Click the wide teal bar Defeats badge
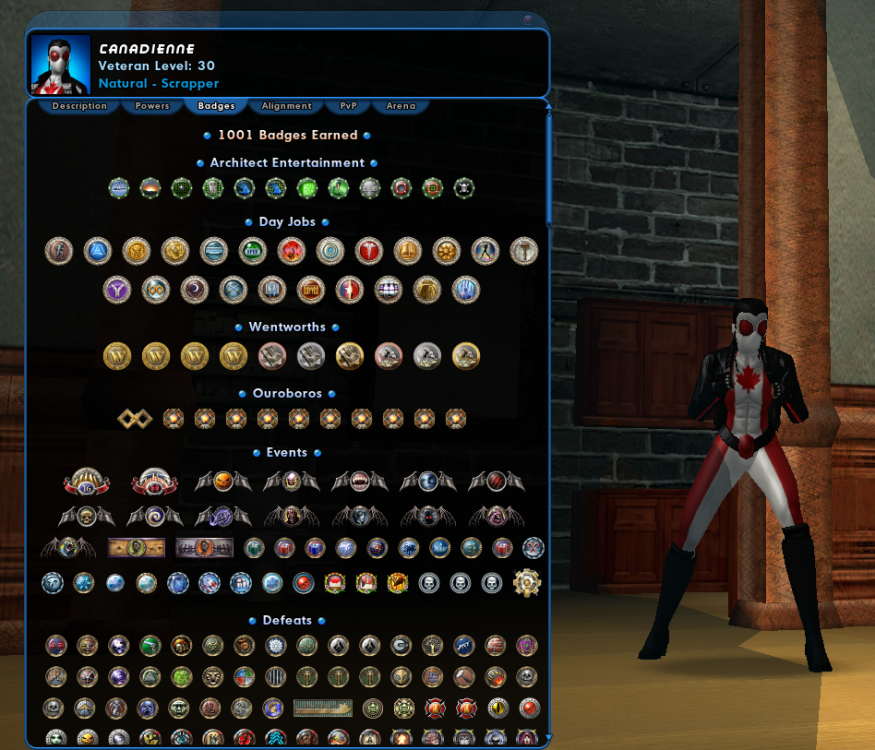The width and height of the screenshot is (875, 750). [x=322, y=708]
